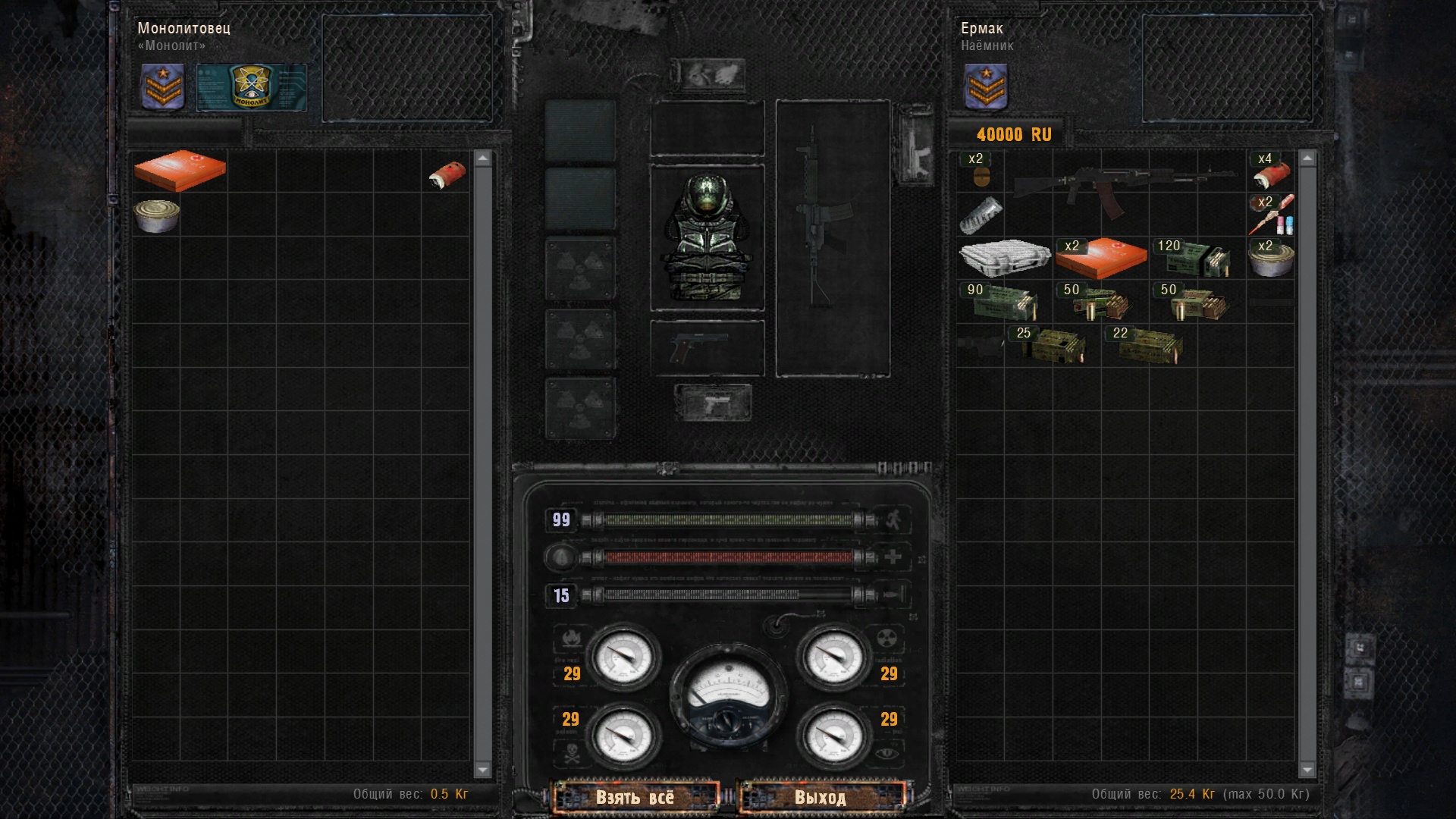
Task: Click the "Взять всё" take-all button
Action: (x=635, y=797)
